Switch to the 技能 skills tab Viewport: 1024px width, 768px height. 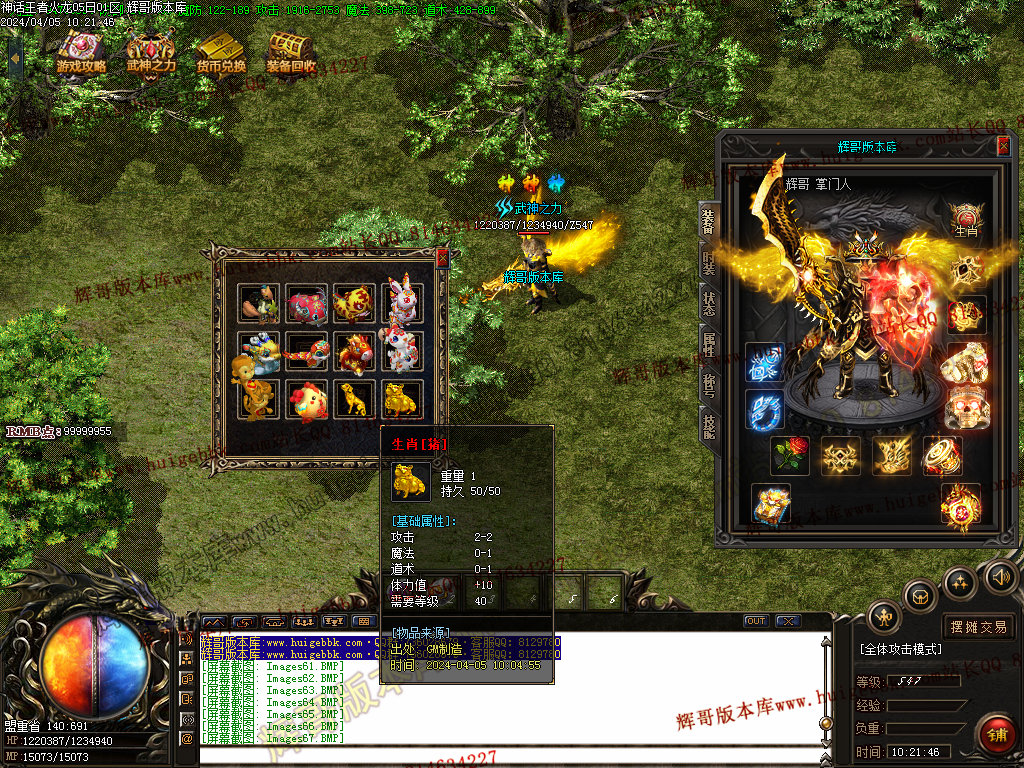pyautogui.click(x=708, y=426)
